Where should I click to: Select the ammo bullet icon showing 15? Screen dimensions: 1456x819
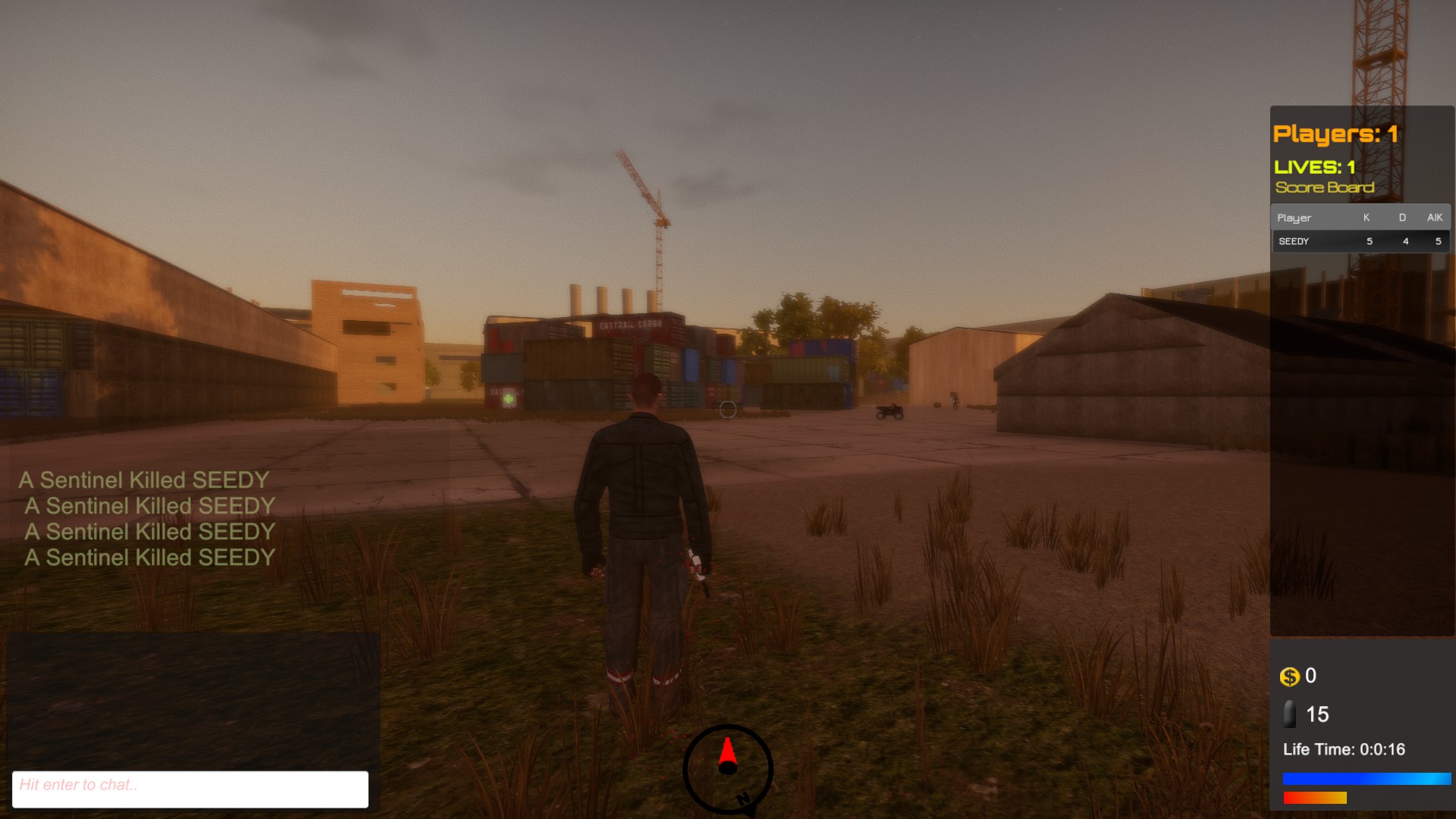point(1289,714)
